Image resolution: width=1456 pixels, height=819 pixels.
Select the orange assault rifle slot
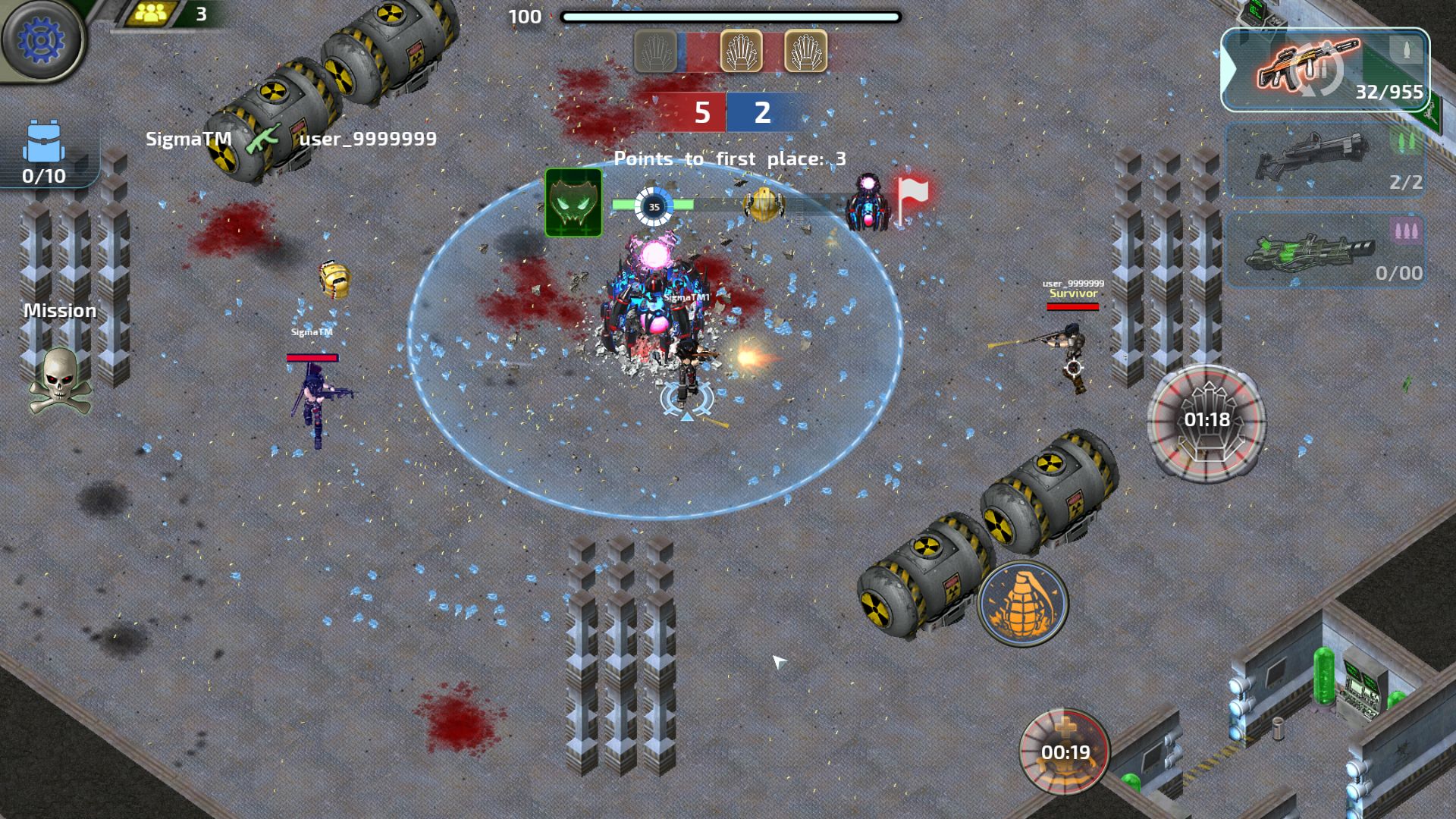pos(1323,70)
